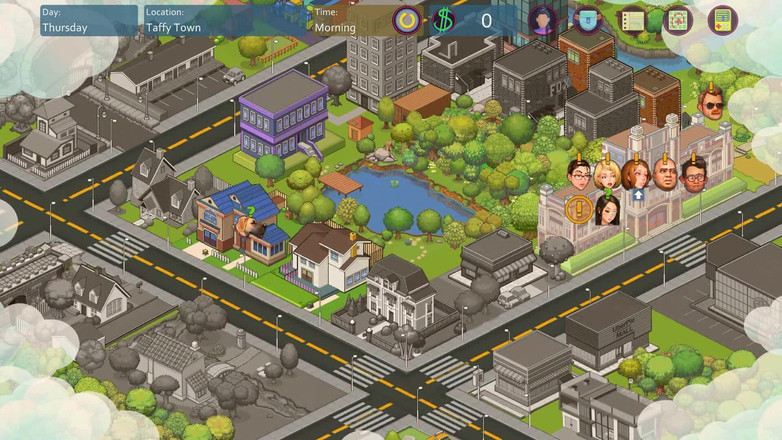Open the character profile portrait icon
Image resolution: width=782 pixels, height=440 pixels.
coord(543,20)
